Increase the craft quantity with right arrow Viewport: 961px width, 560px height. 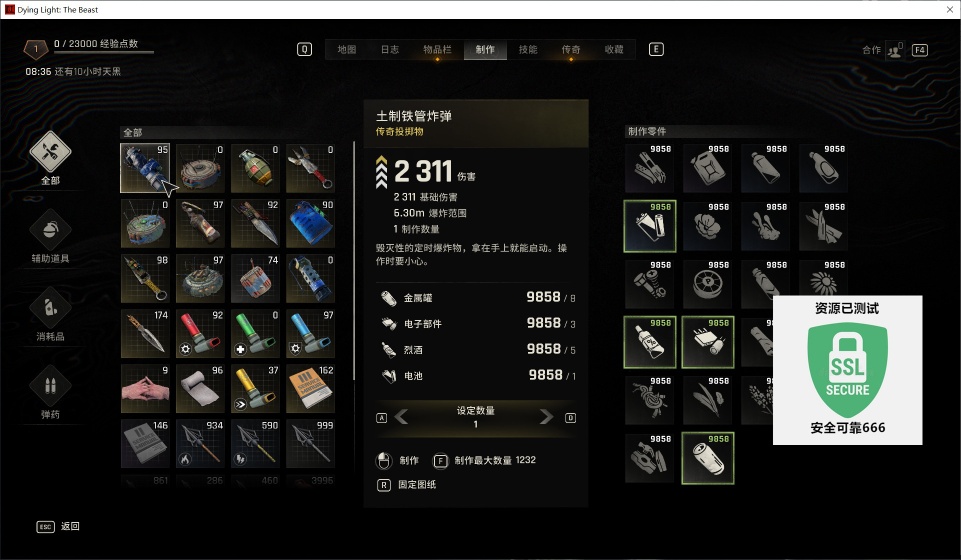coord(547,417)
